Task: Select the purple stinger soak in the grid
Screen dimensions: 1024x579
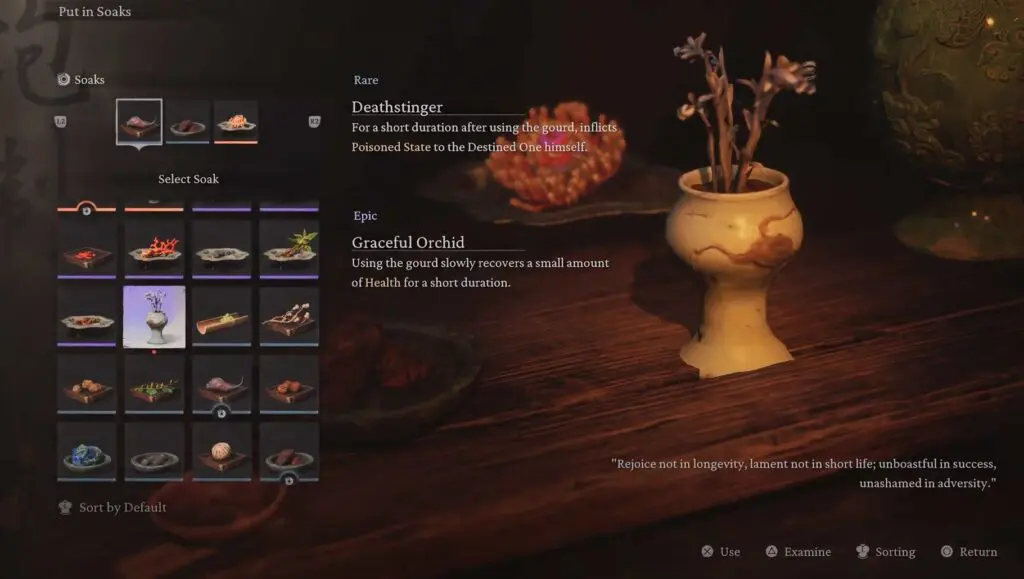Action: click(x=221, y=384)
